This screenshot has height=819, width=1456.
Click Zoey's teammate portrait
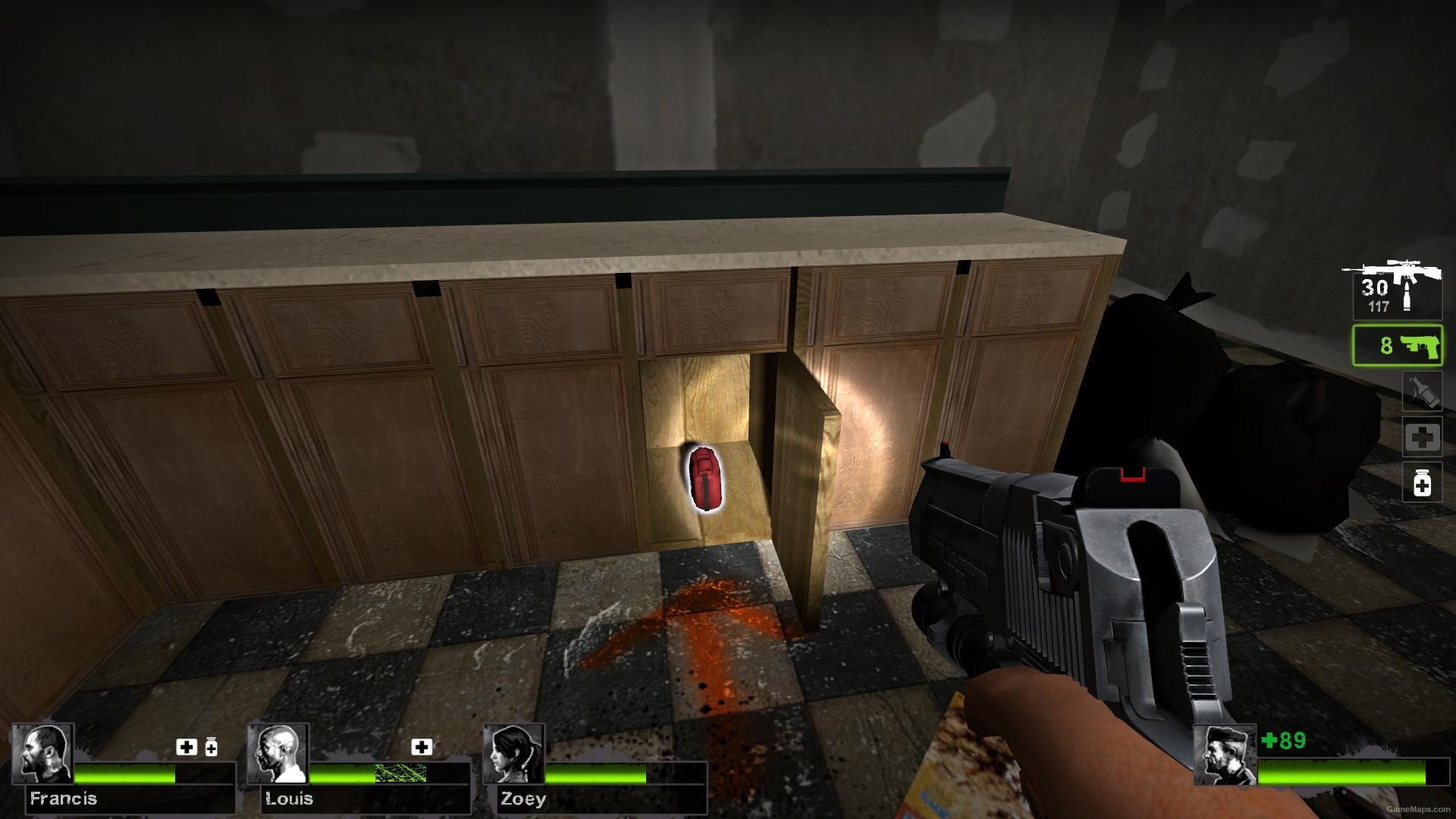(x=514, y=754)
